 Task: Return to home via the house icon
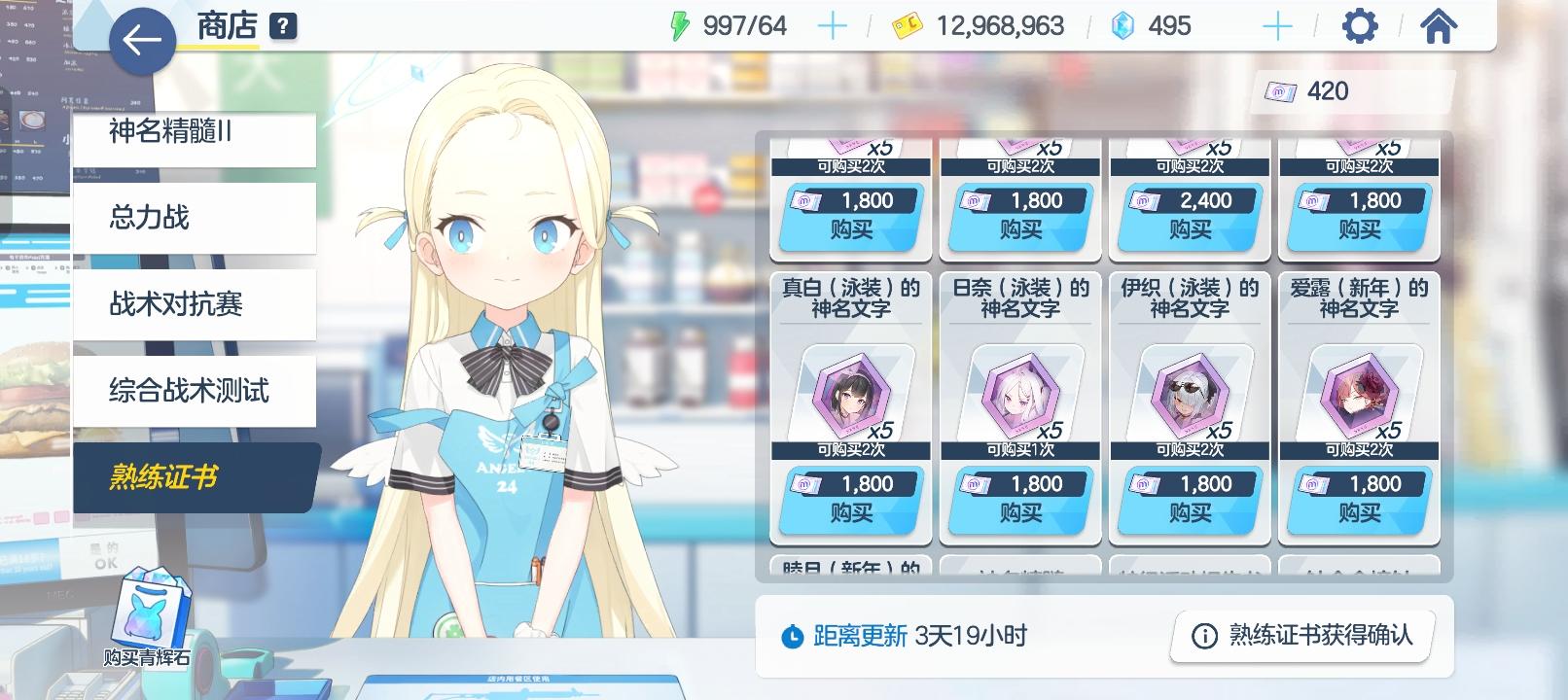[x=1437, y=25]
